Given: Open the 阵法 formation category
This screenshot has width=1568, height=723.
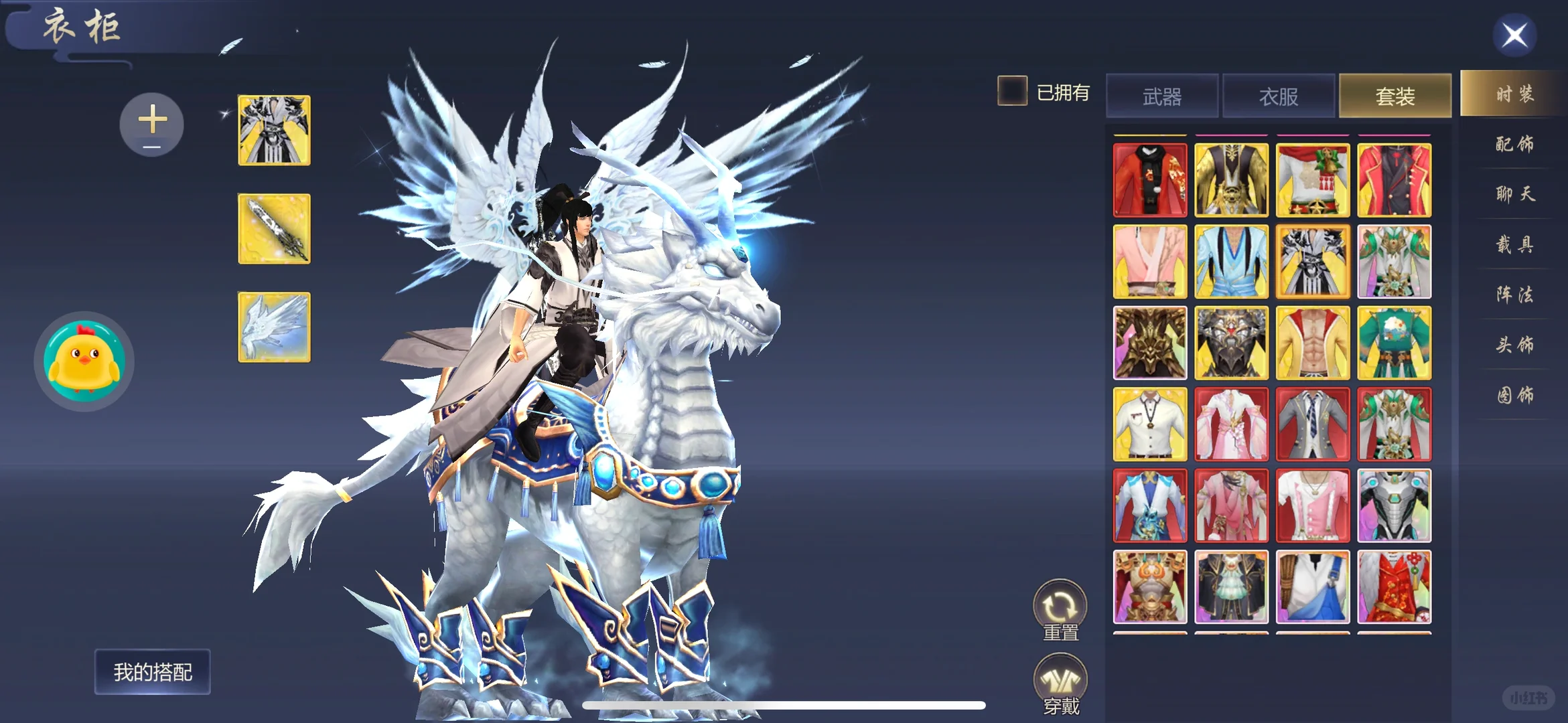Looking at the screenshot, I should tap(1514, 295).
